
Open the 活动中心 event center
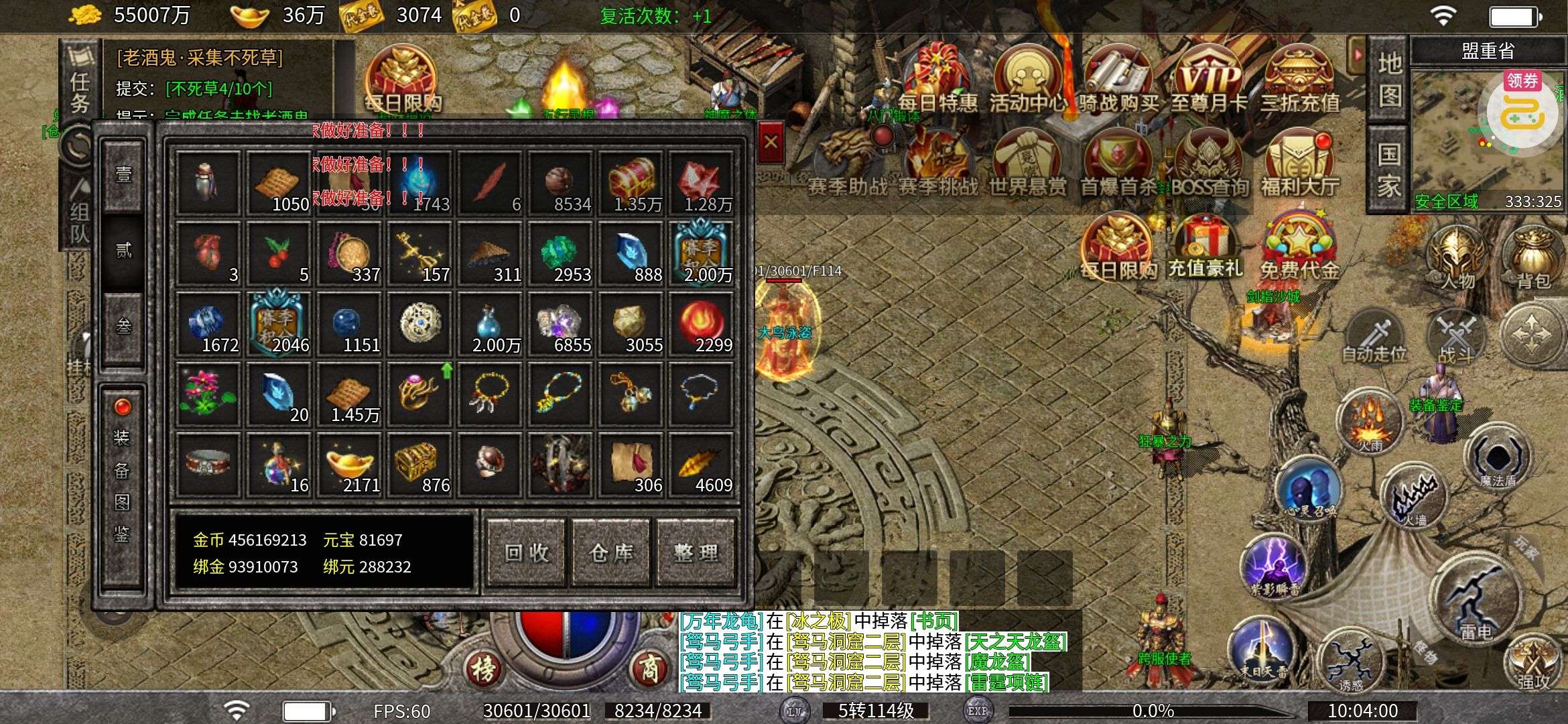[x=1027, y=80]
